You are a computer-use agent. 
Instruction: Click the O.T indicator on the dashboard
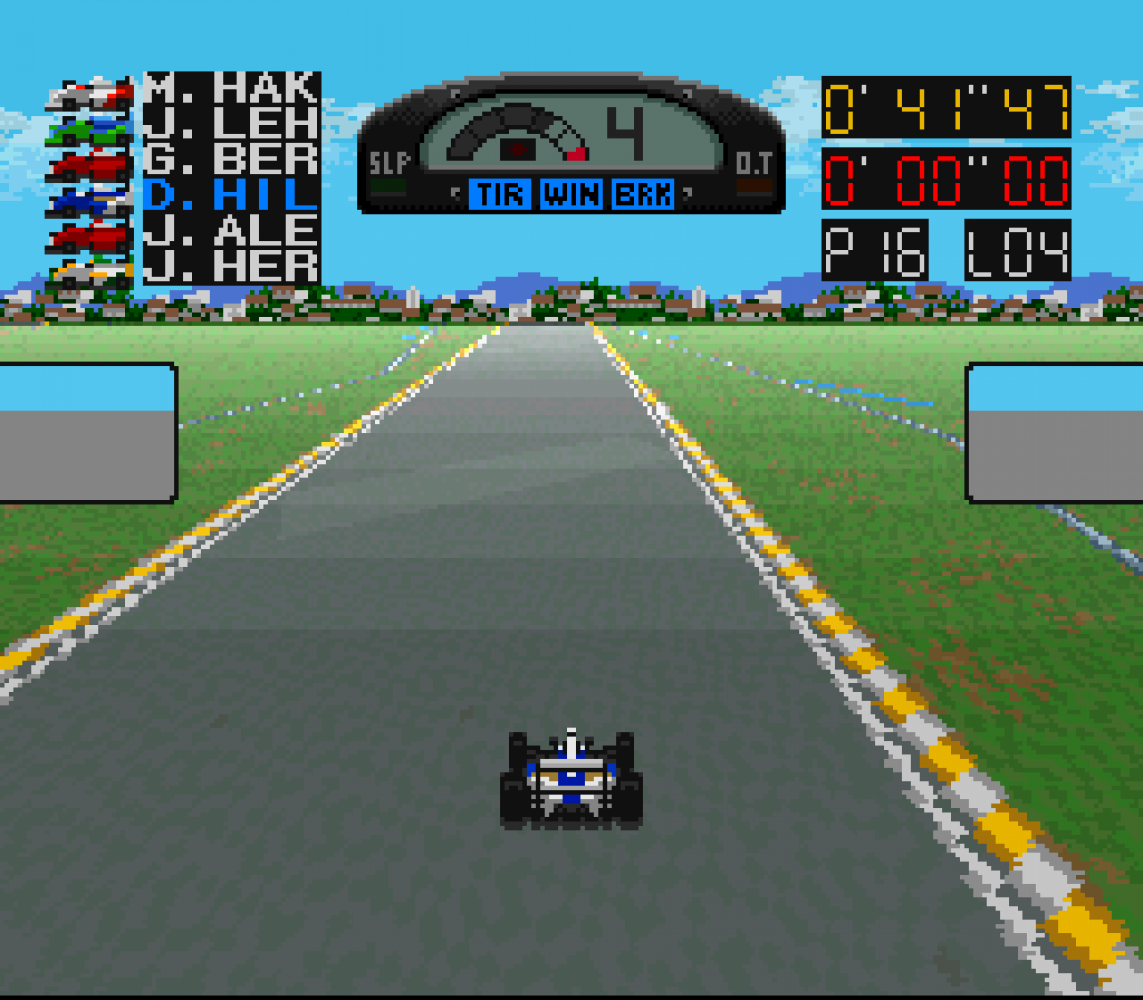[x=753, y=165]
